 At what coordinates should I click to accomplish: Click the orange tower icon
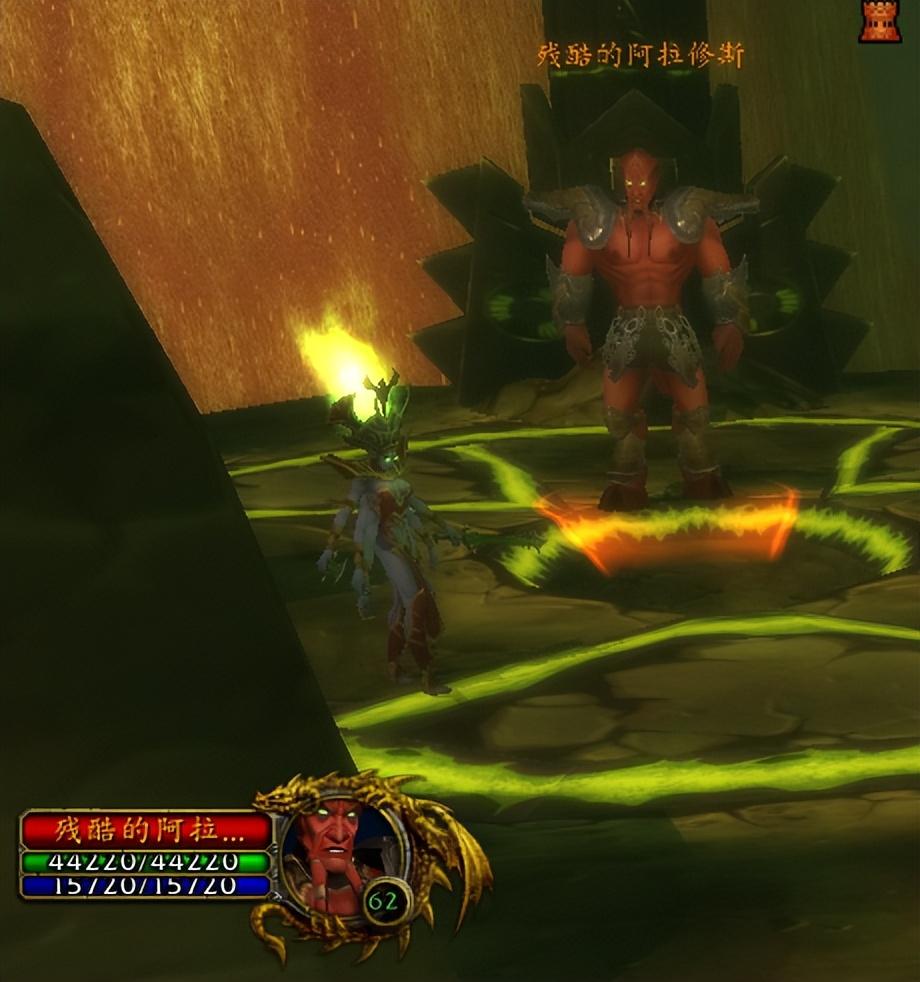[880, 20]
